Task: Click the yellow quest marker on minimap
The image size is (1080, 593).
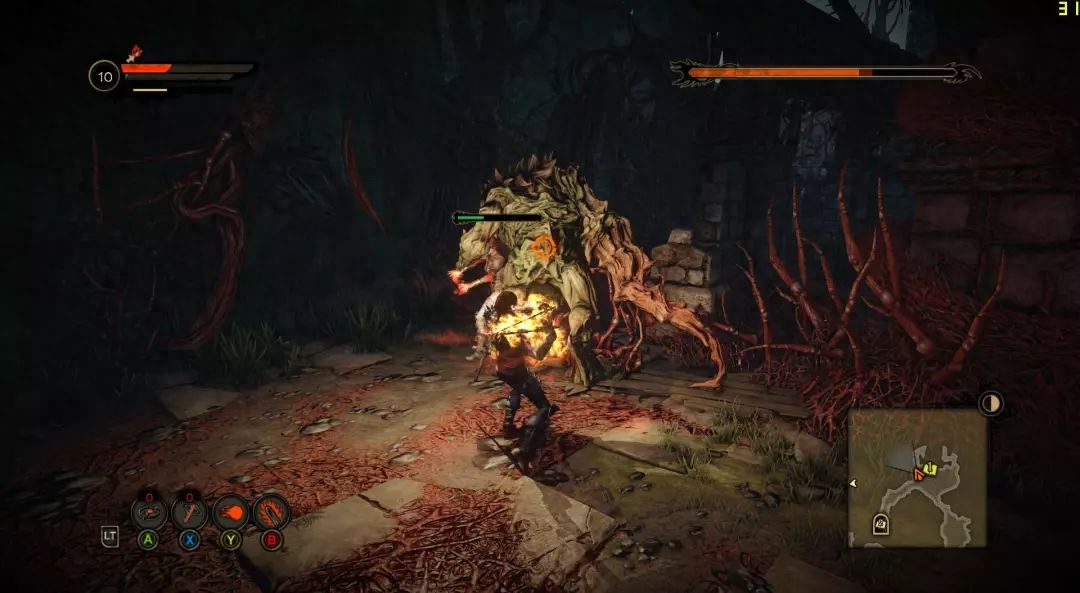Action: 931,466
